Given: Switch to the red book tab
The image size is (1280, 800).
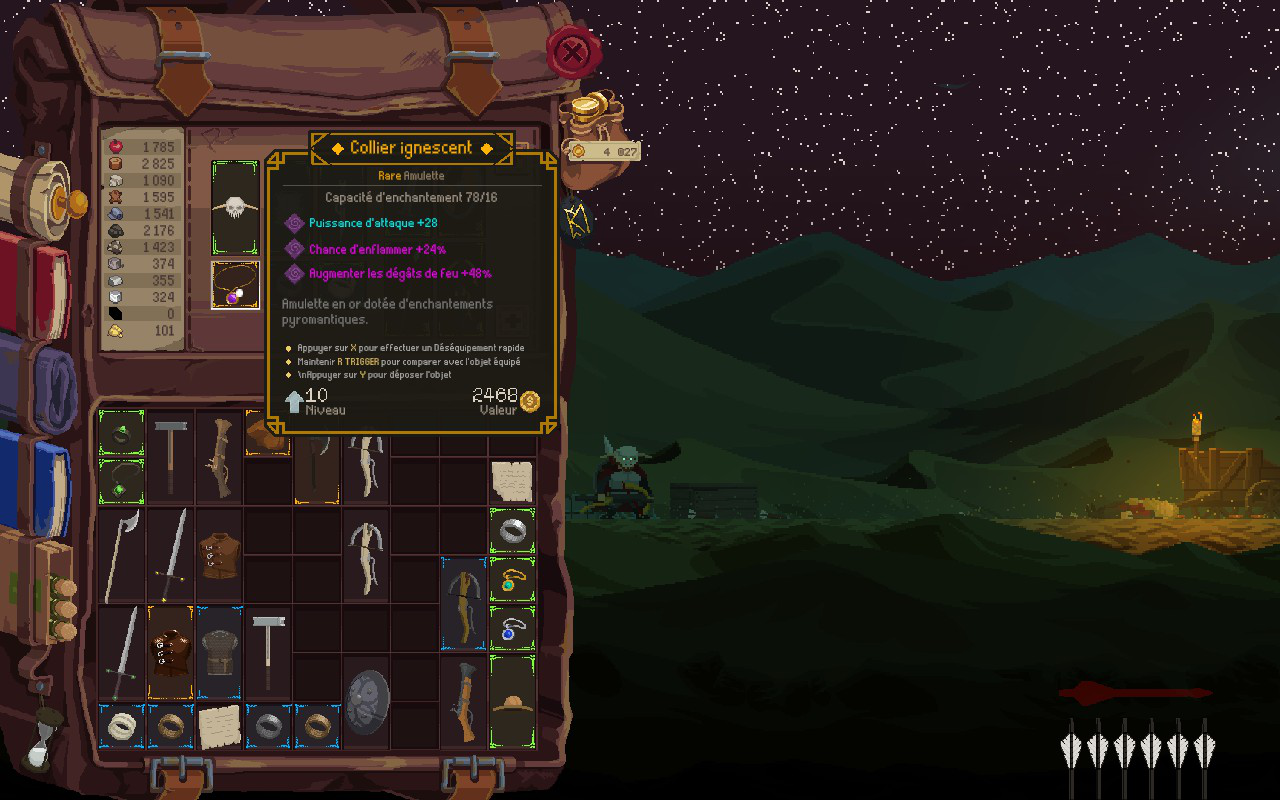Looking at the screenshot, I should point(38,283).
